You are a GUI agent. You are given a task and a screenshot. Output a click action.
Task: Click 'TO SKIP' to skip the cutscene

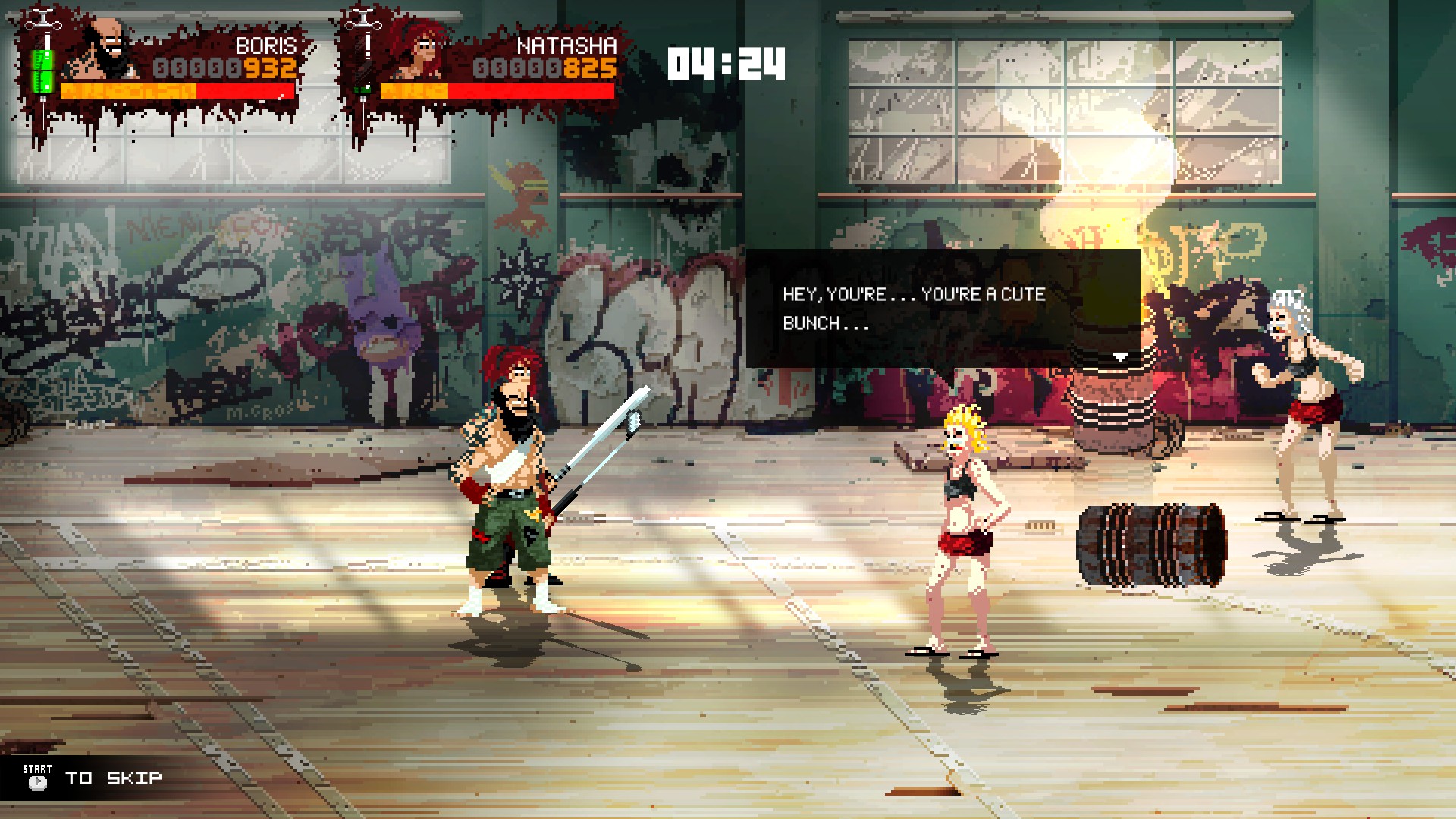point(114,777)
